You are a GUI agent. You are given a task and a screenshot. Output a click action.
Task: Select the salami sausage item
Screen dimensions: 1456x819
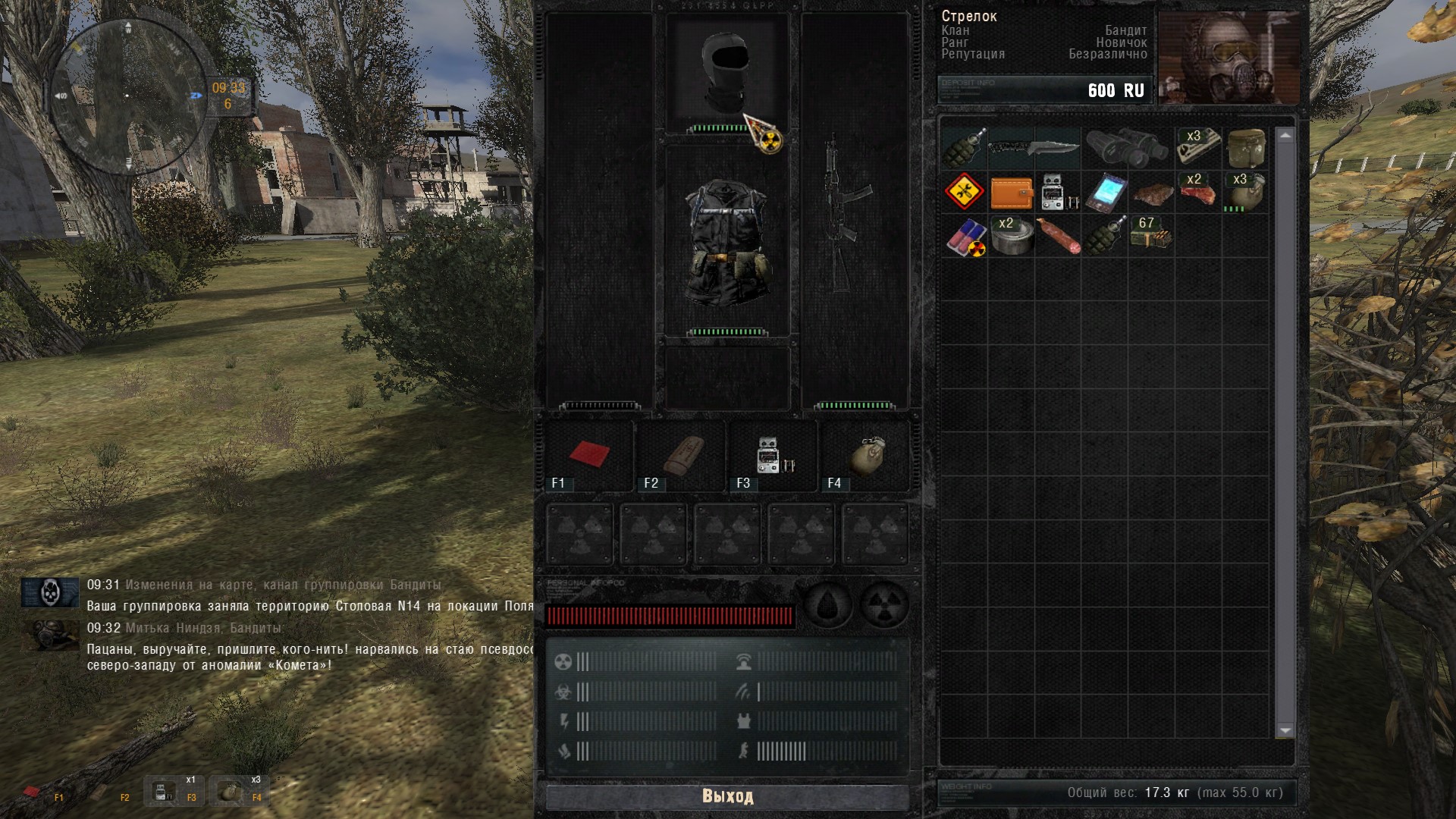click(1058, 237)
